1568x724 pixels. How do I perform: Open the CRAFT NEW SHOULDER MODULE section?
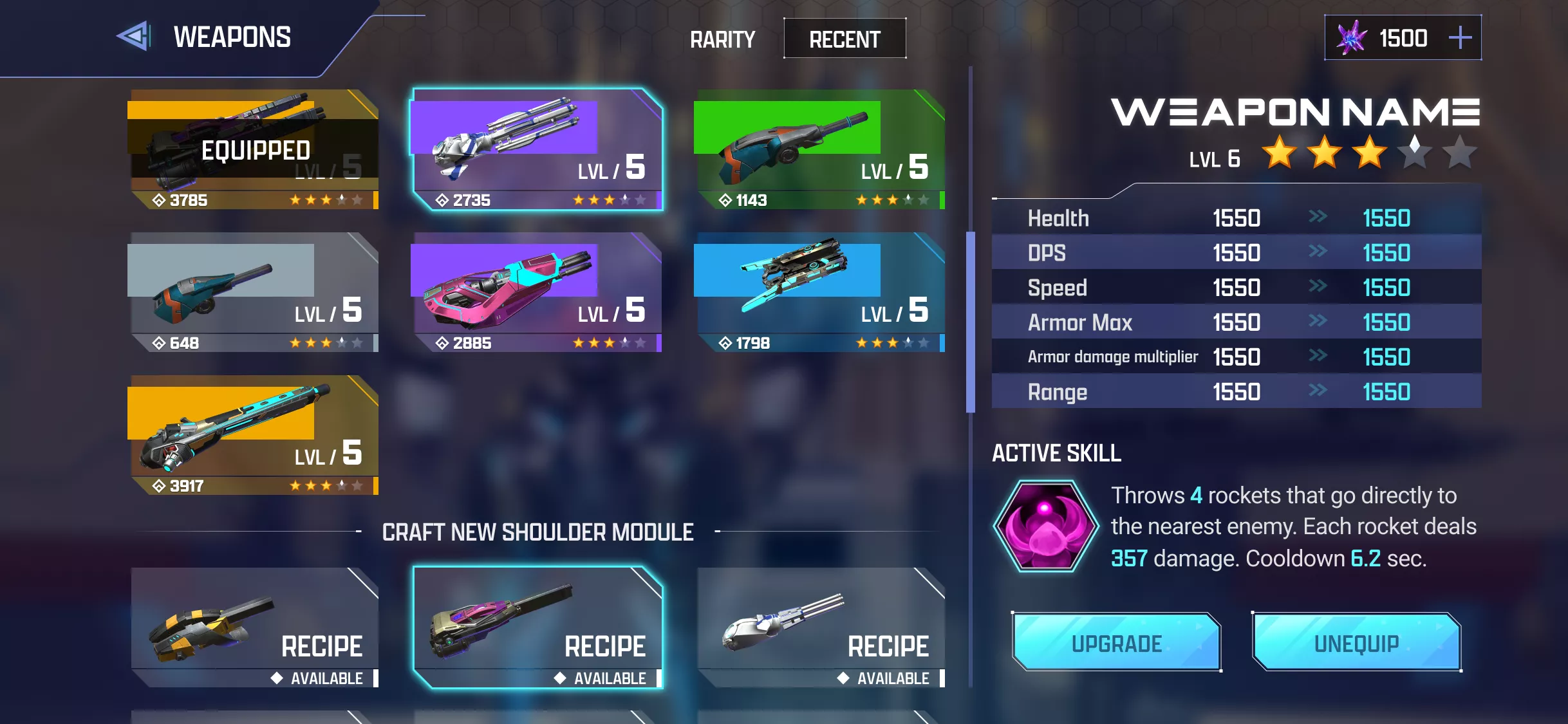click(538, 532)
